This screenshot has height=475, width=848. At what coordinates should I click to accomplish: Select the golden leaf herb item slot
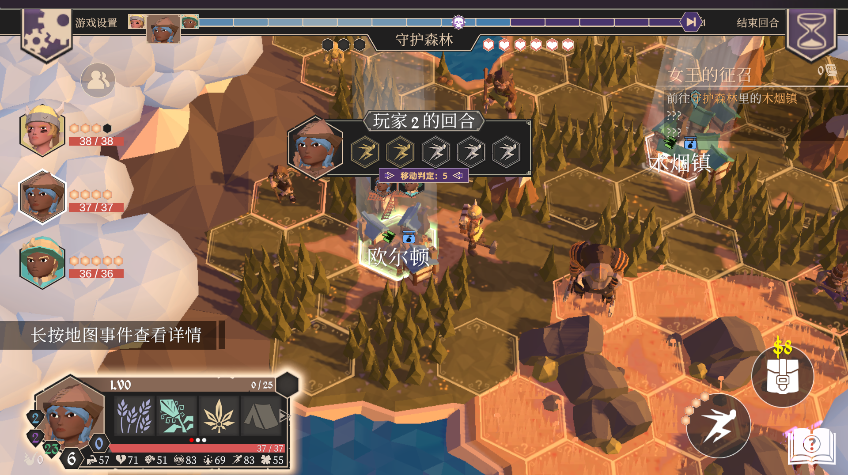pyautogui.click(x=217, y=415)
